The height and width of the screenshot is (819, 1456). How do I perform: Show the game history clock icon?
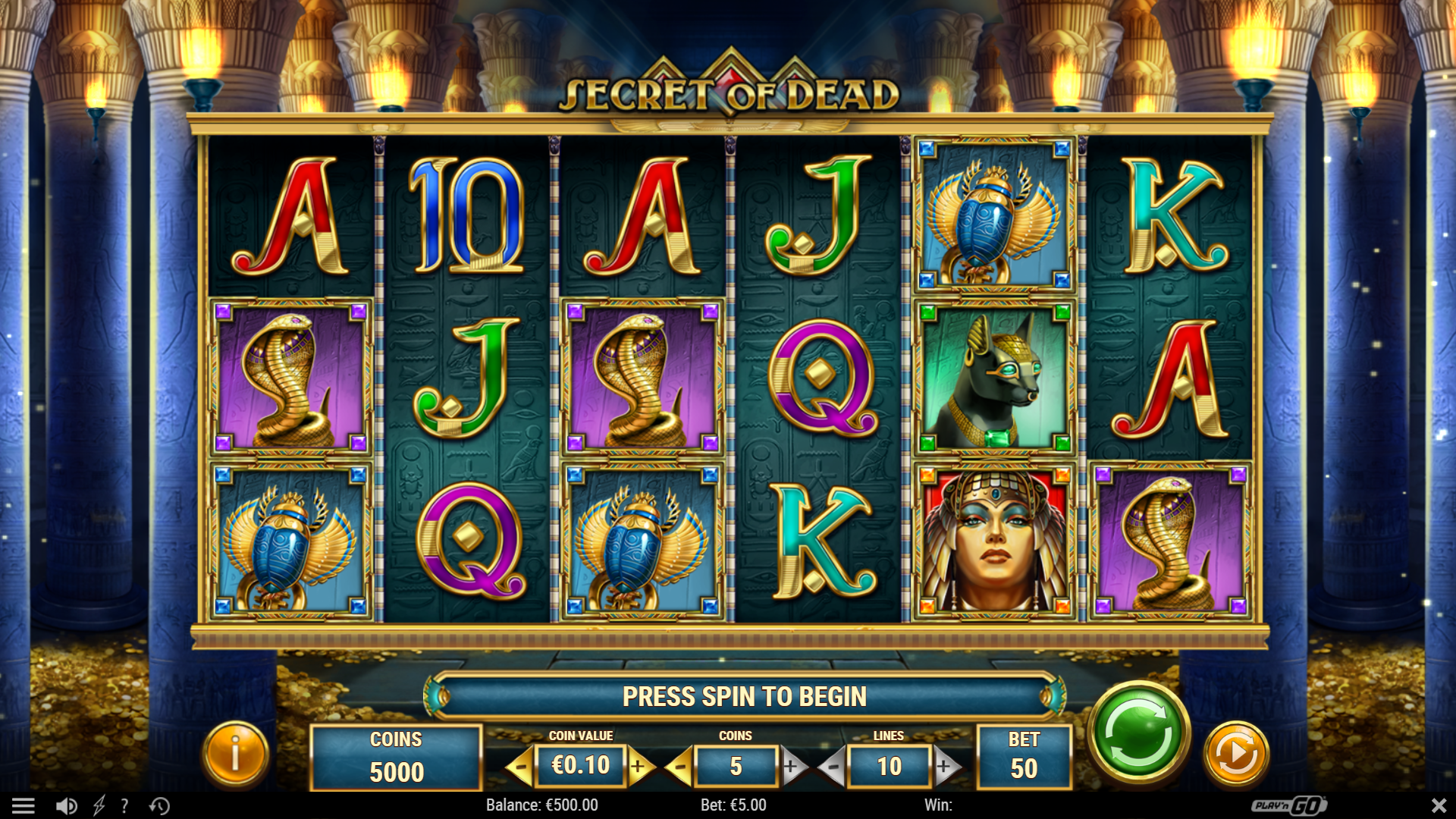[x=159, y=805]
